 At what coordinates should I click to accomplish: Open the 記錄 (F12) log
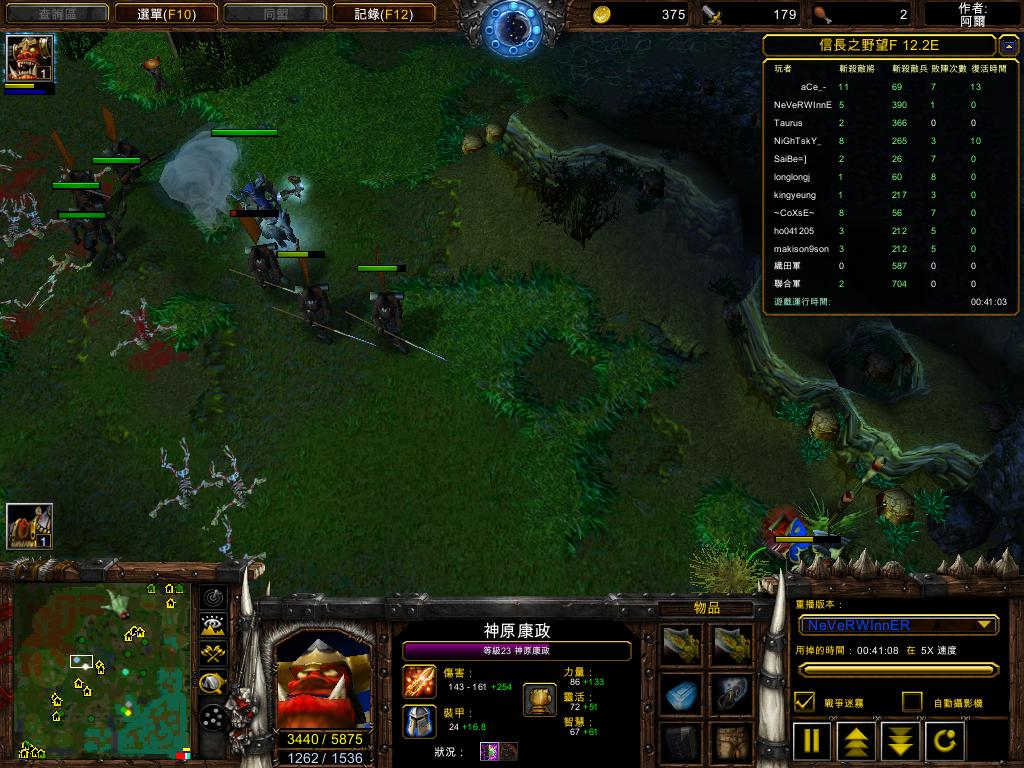(394, 14)
